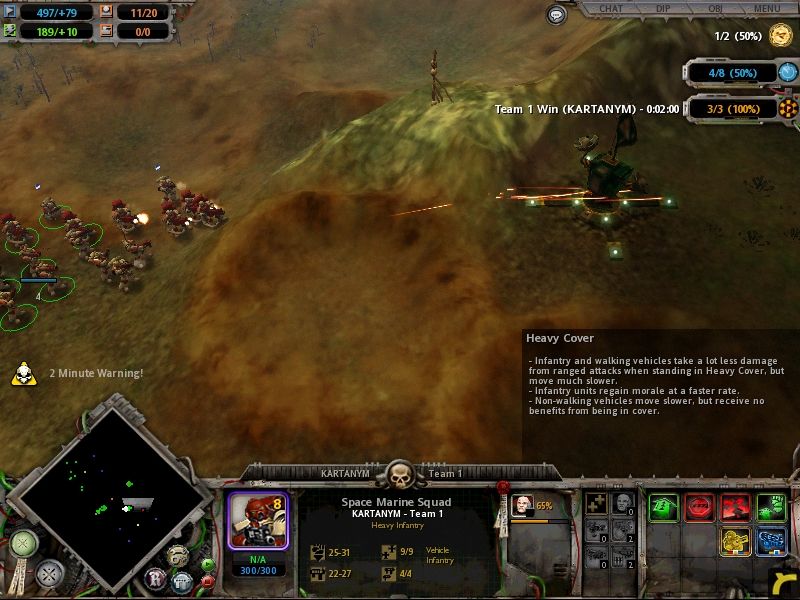The image size is (800, 600).
Task: Choose the red combat stance icon
Action: (x=735, y=508)
